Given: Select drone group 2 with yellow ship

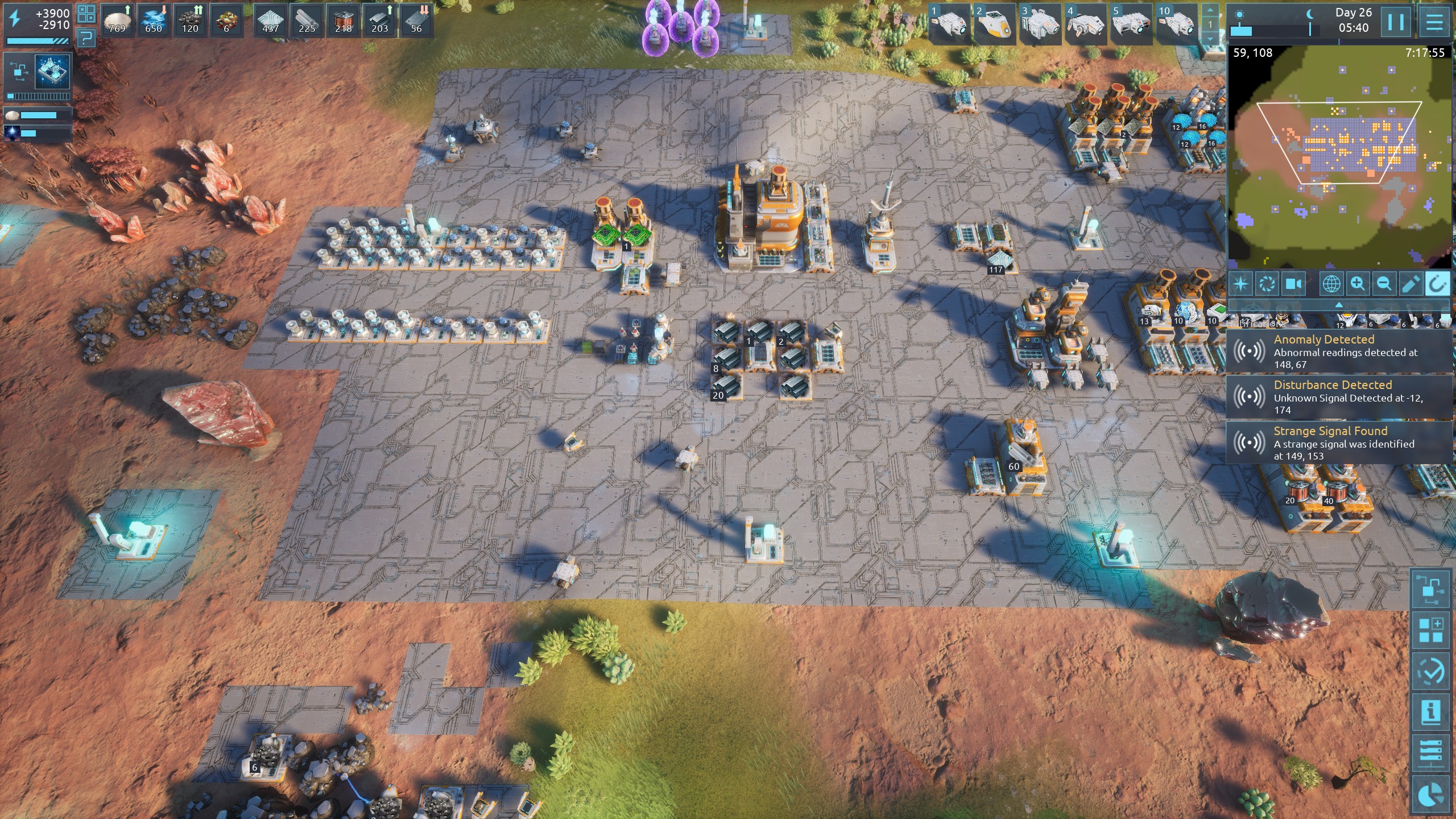Looking at the screenshot, I should (994, 24).
